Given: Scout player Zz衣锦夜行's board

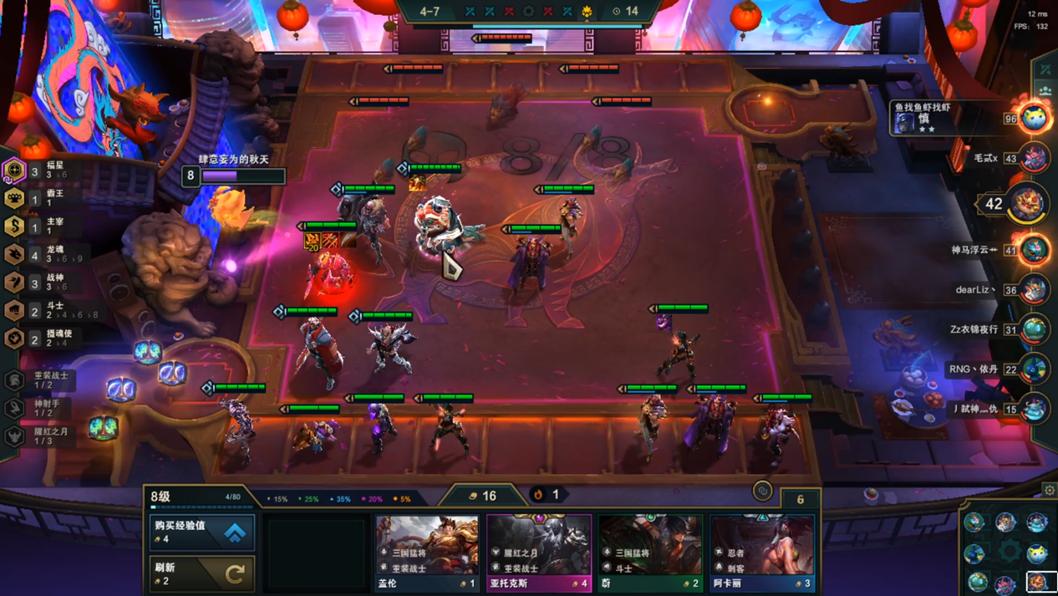Looking at the screenshot, I should (1034, 329).
